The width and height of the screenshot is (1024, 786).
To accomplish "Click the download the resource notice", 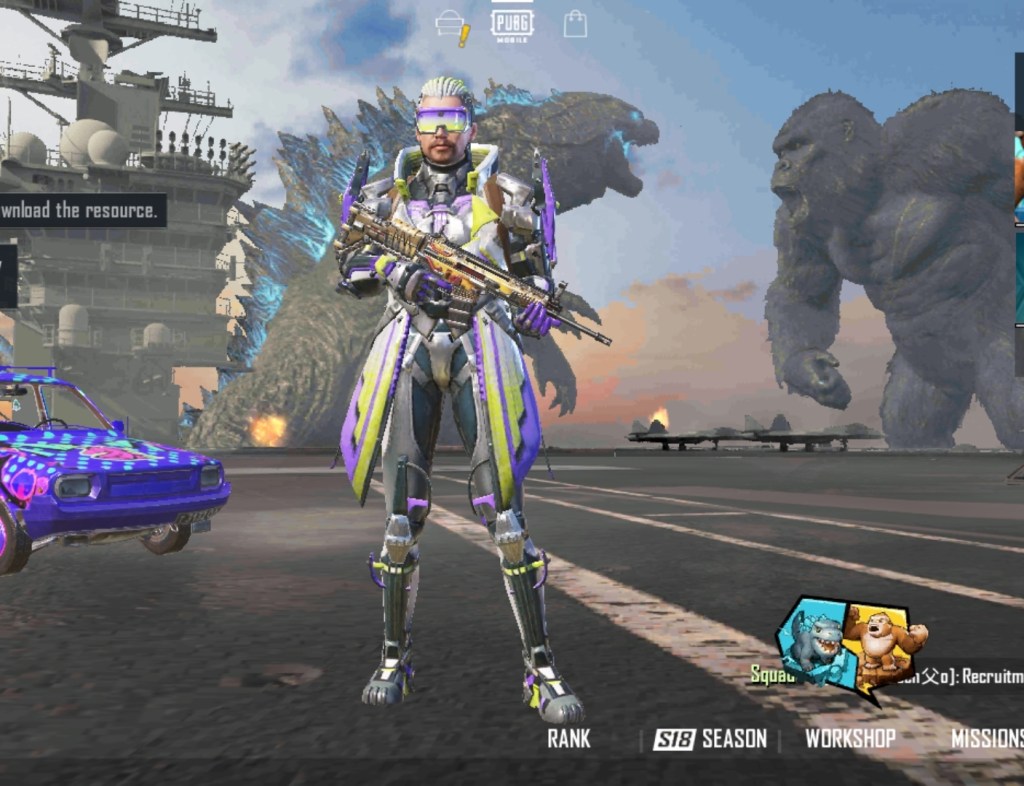I will [80, 210].
